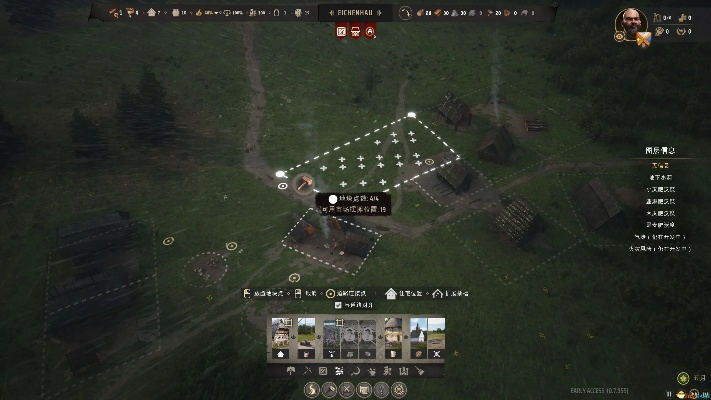
Task: Select the burgage plot house building card
Action: 279,338
